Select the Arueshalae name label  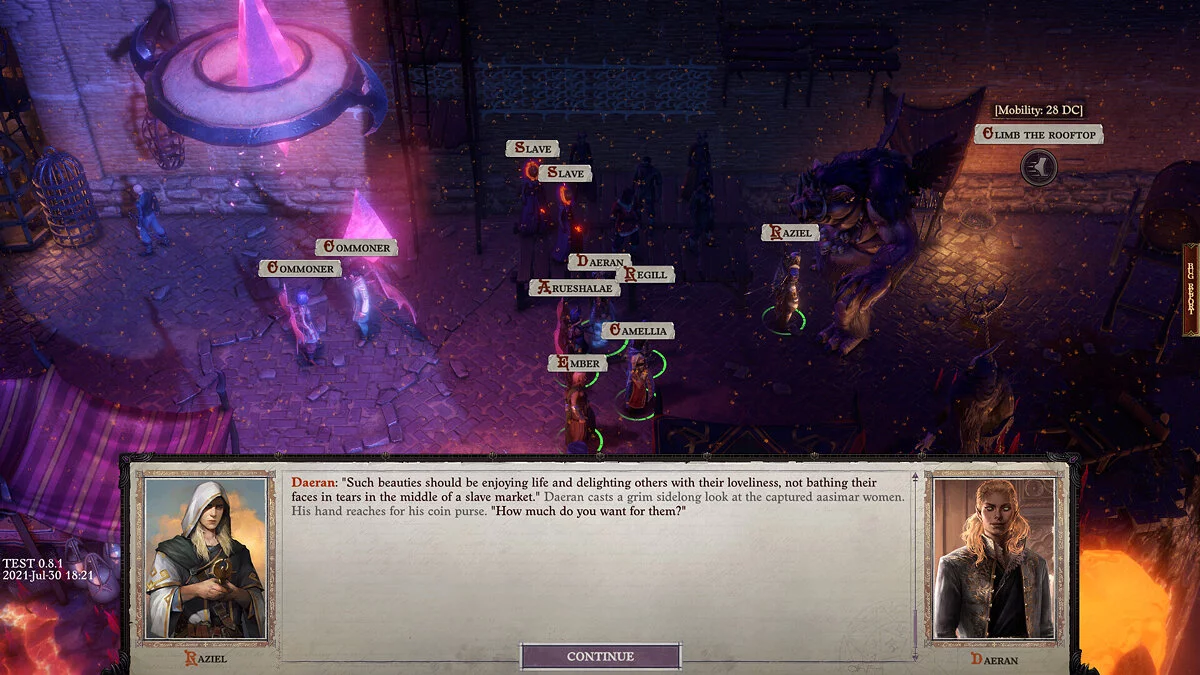click(575, 288)
